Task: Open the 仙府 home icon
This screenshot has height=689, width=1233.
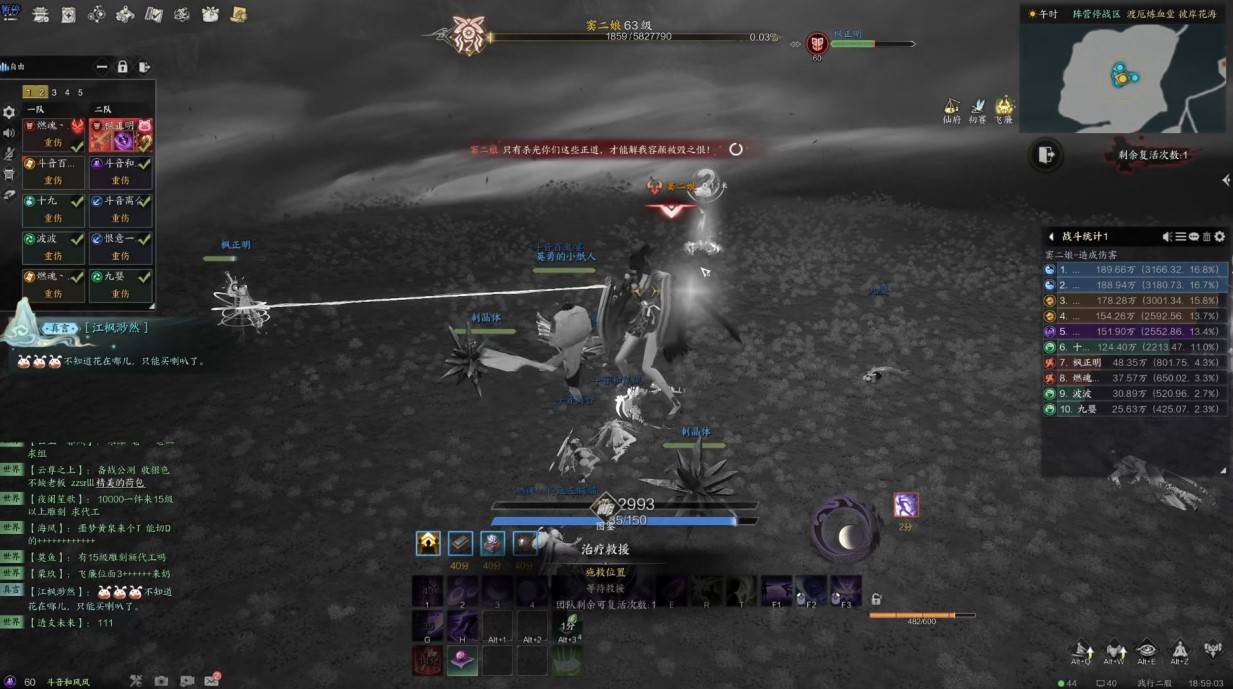Action: (951, 106)
